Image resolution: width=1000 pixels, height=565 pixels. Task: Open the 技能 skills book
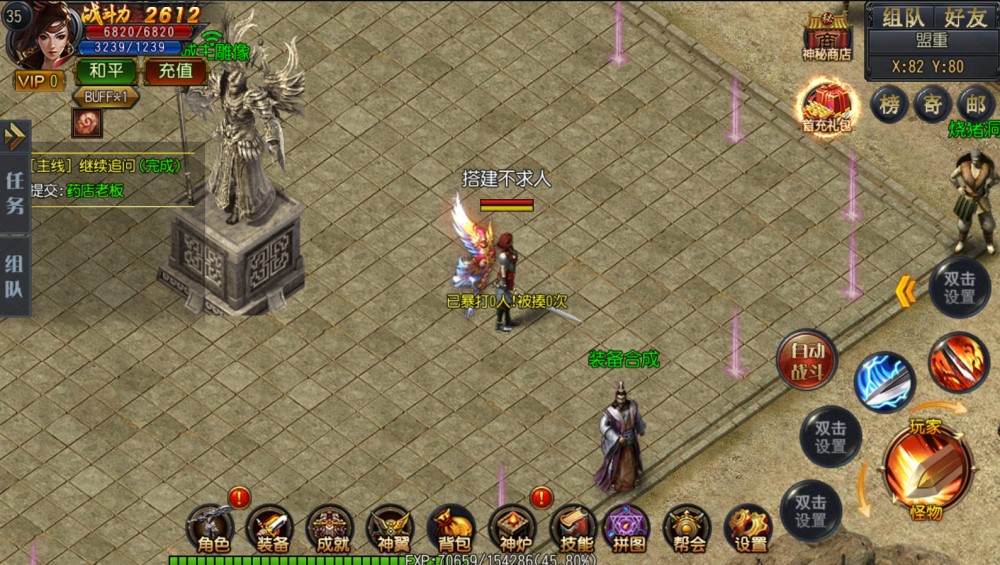point(573,529)
